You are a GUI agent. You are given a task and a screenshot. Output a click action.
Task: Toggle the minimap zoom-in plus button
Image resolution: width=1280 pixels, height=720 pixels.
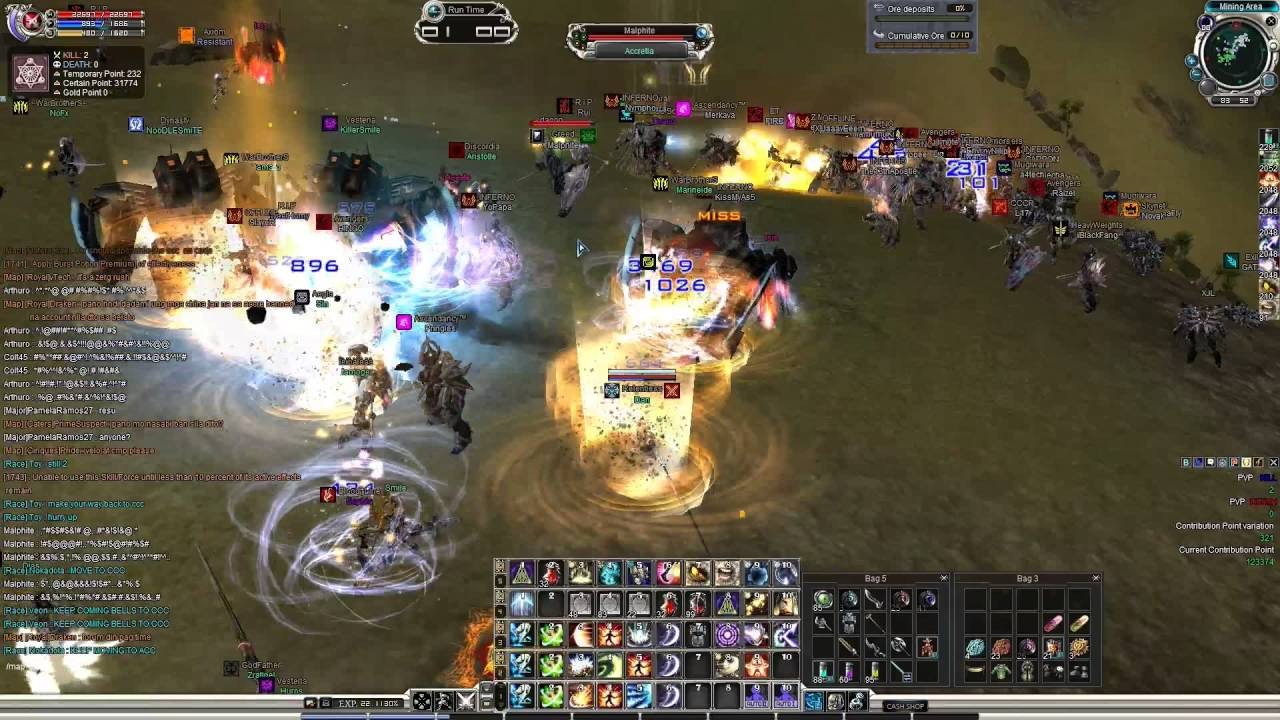1191,60
